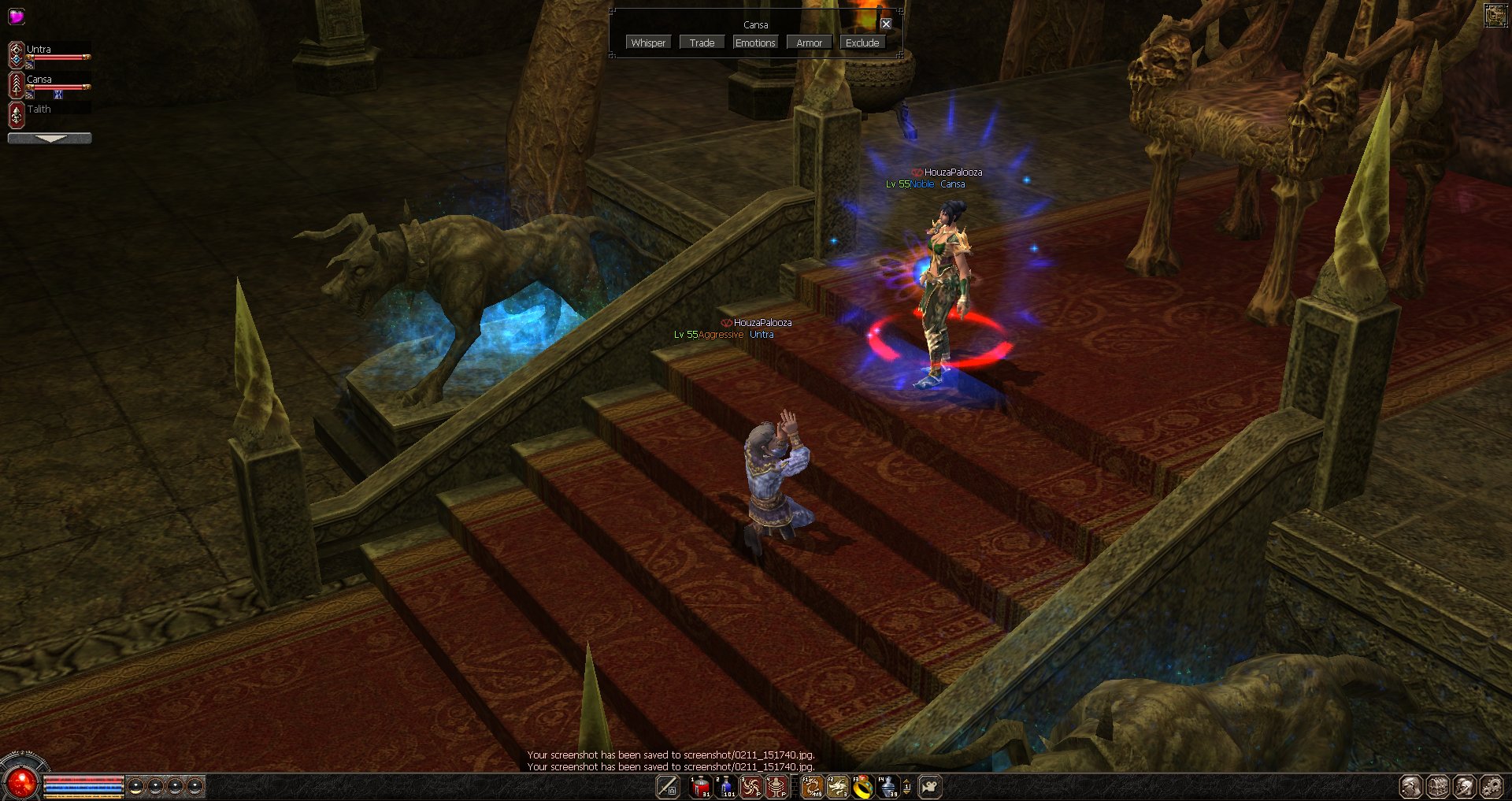Use the red health potion

(700, 786)
